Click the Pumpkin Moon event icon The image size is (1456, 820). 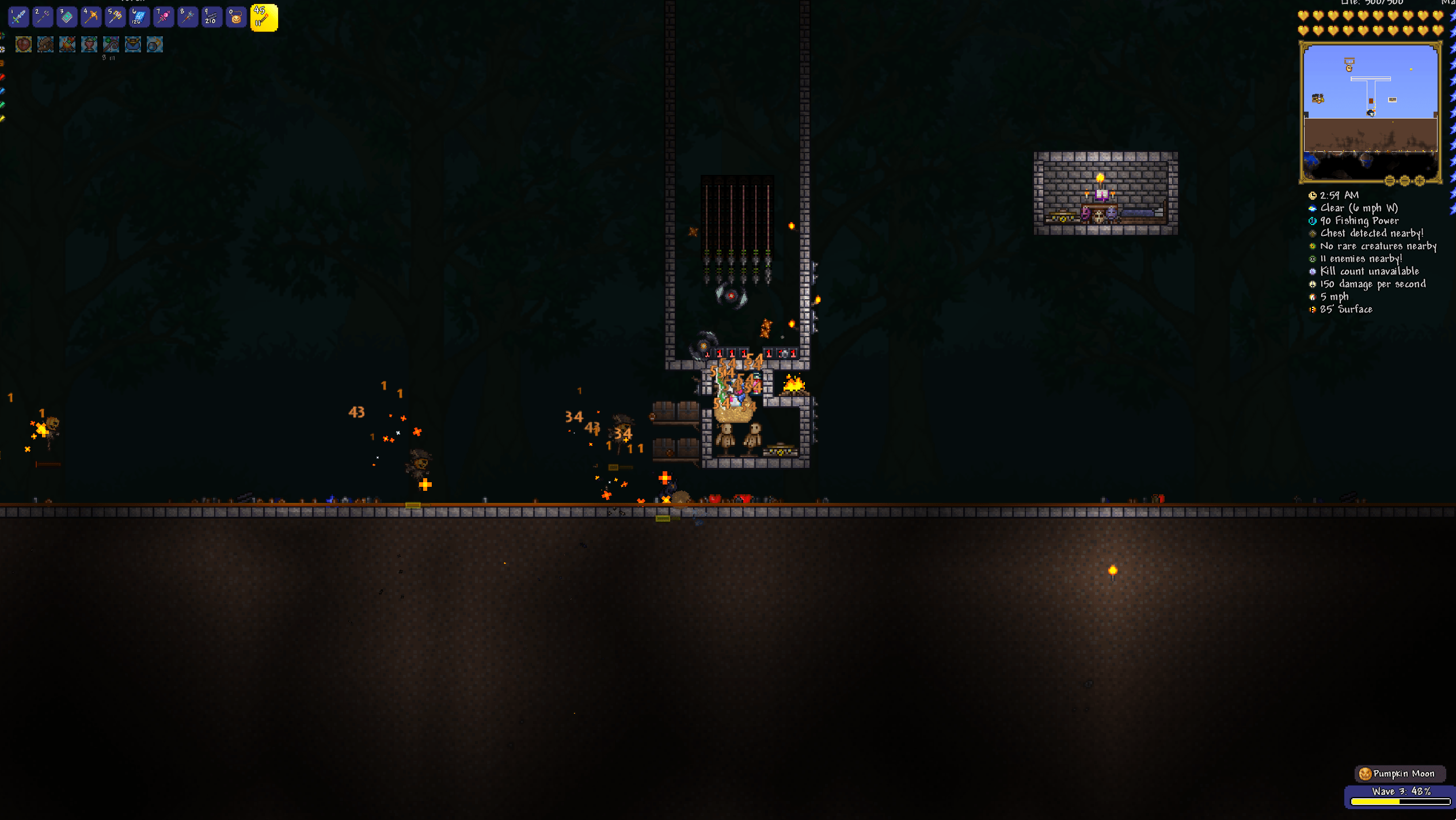click(1364, 773)
